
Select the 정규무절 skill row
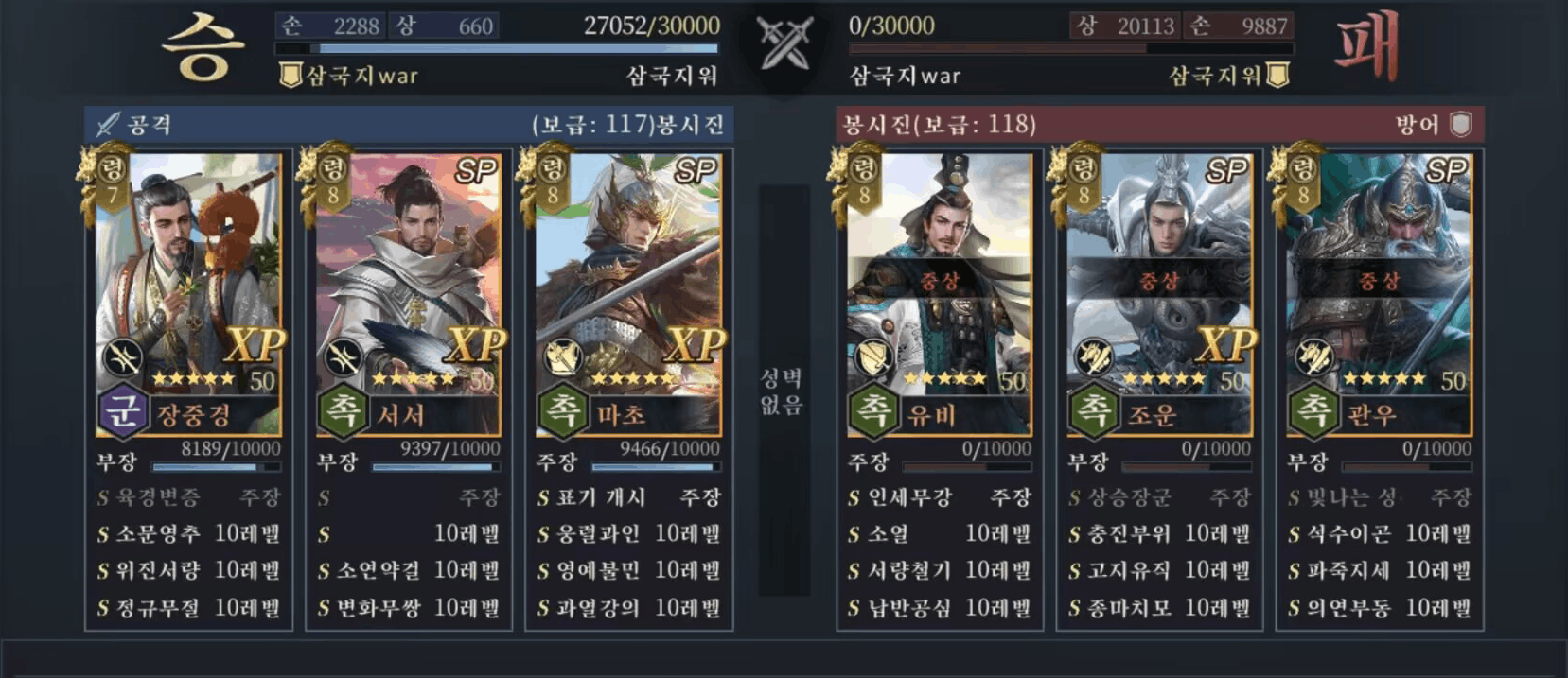(188, 608)
